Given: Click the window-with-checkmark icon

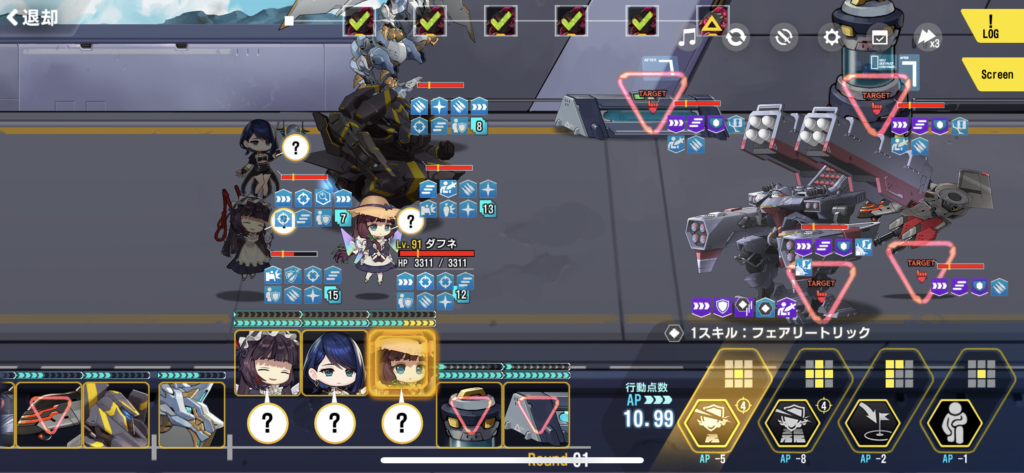Looking at the screenshot, I should click(x=879, y=38).
